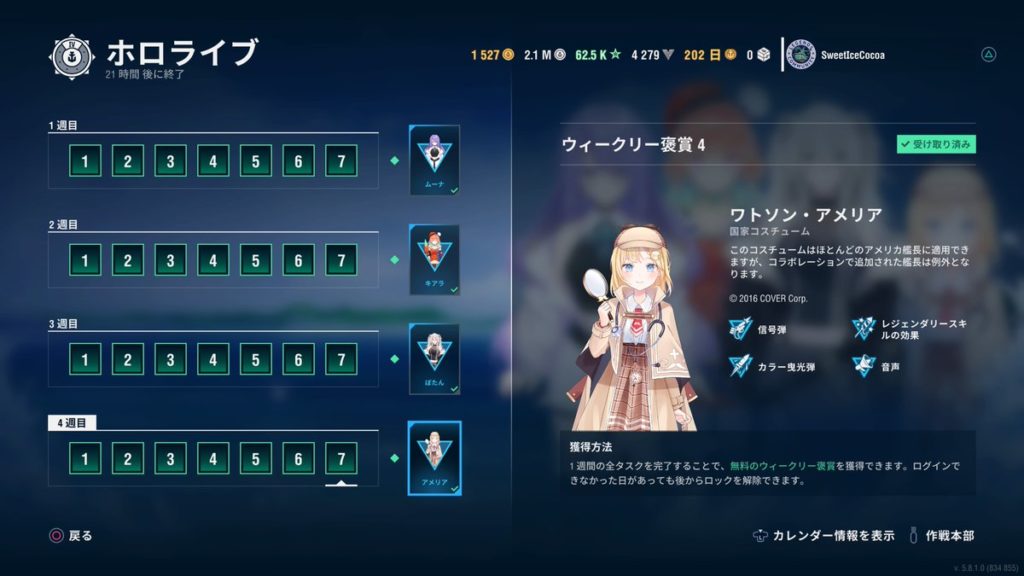The image size is (1024, 576).
Task: View the レジェンダリースキルの効果 icon
Action: point(864,328)
